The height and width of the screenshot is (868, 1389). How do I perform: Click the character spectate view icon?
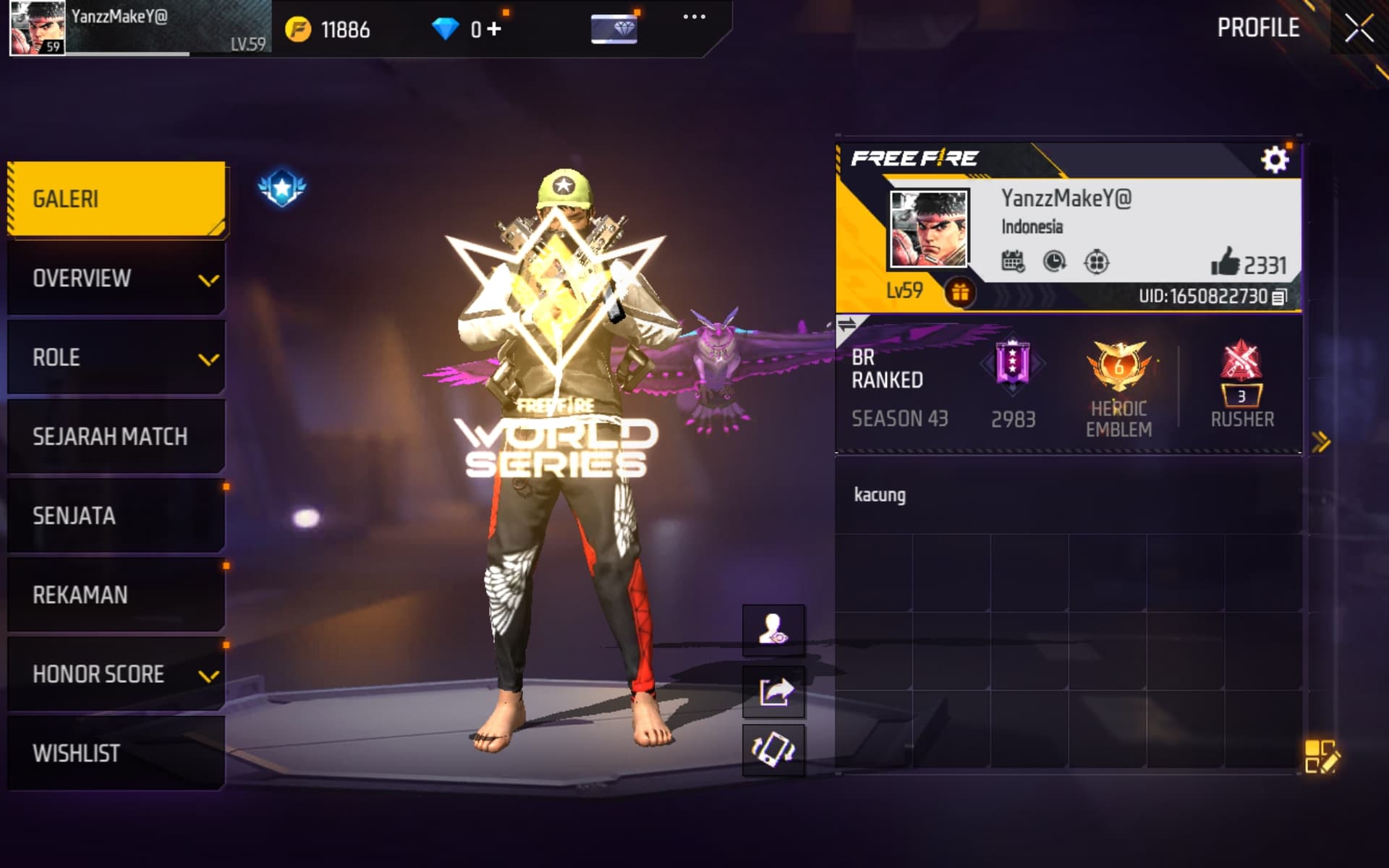773,629
